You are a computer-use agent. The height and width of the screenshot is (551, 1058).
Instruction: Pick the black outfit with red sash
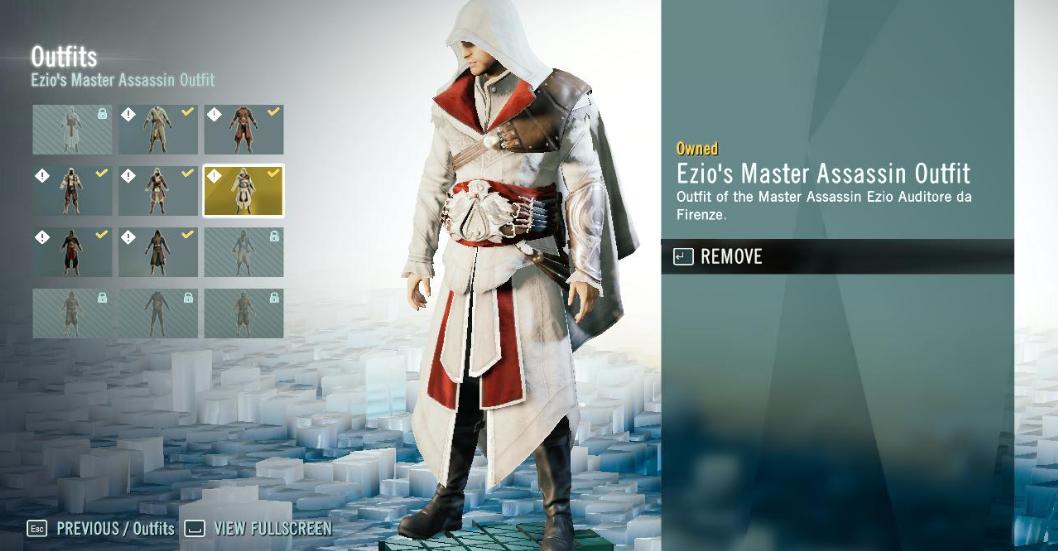coord(72,251)
